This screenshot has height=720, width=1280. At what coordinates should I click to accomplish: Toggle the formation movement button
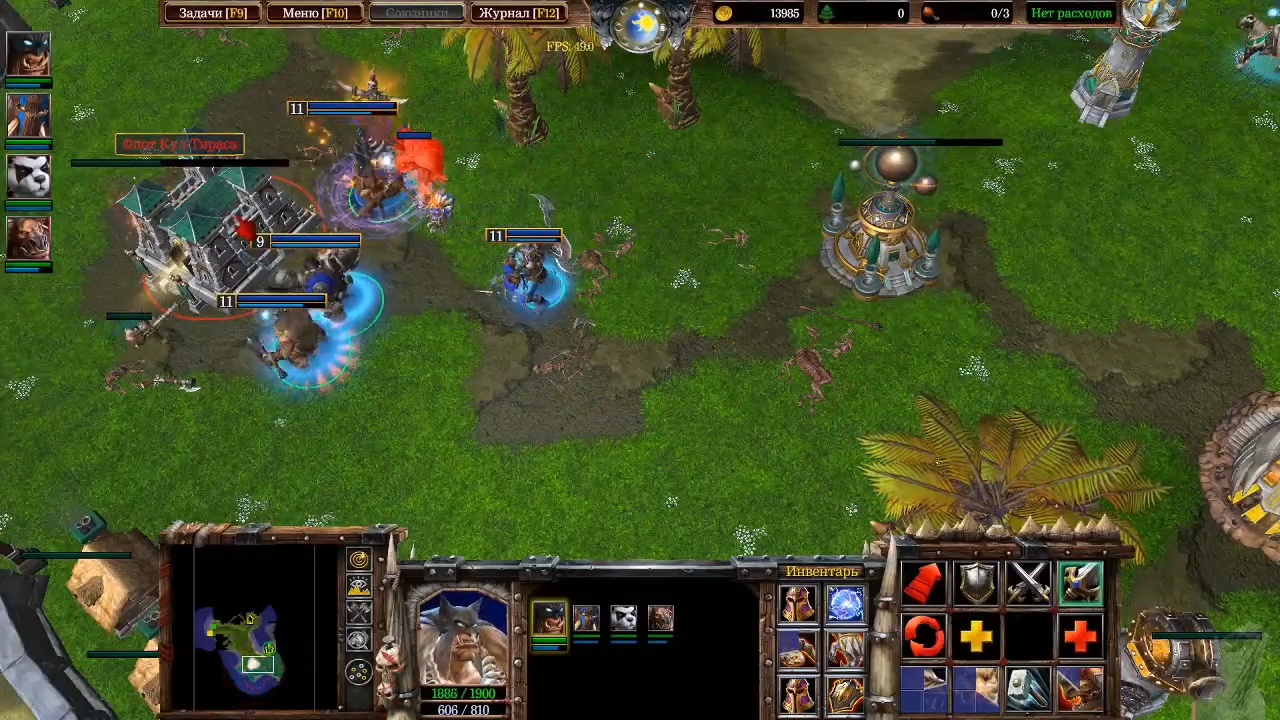[359, 672]
